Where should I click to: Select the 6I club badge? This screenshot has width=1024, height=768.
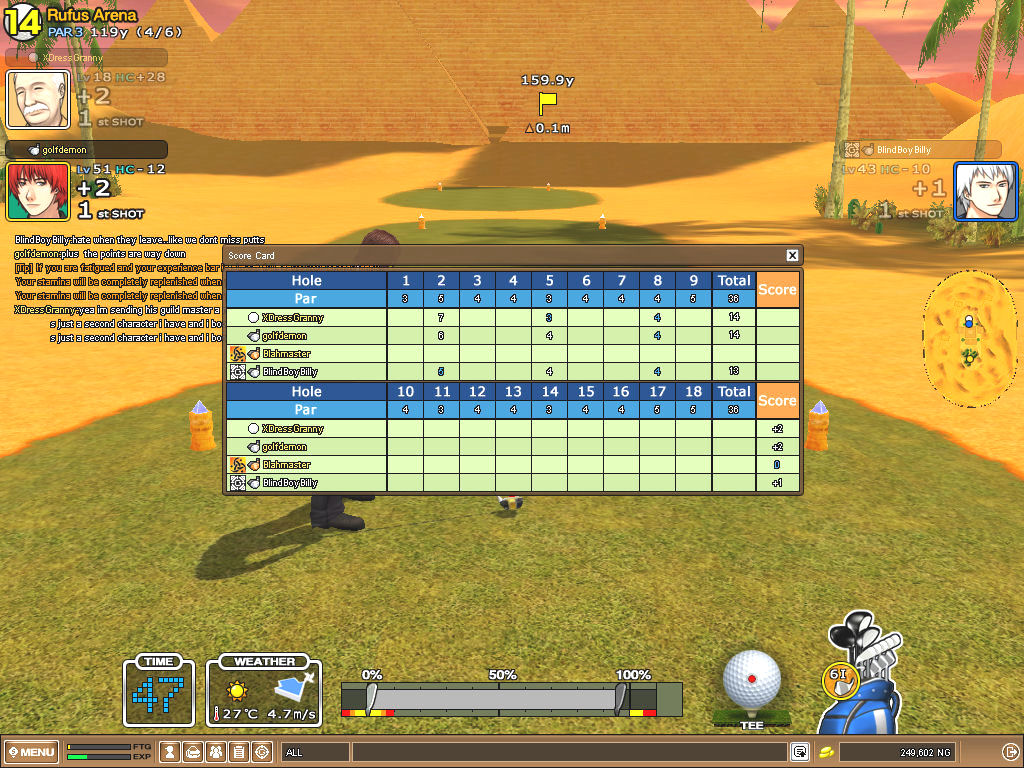click(841, 677)
